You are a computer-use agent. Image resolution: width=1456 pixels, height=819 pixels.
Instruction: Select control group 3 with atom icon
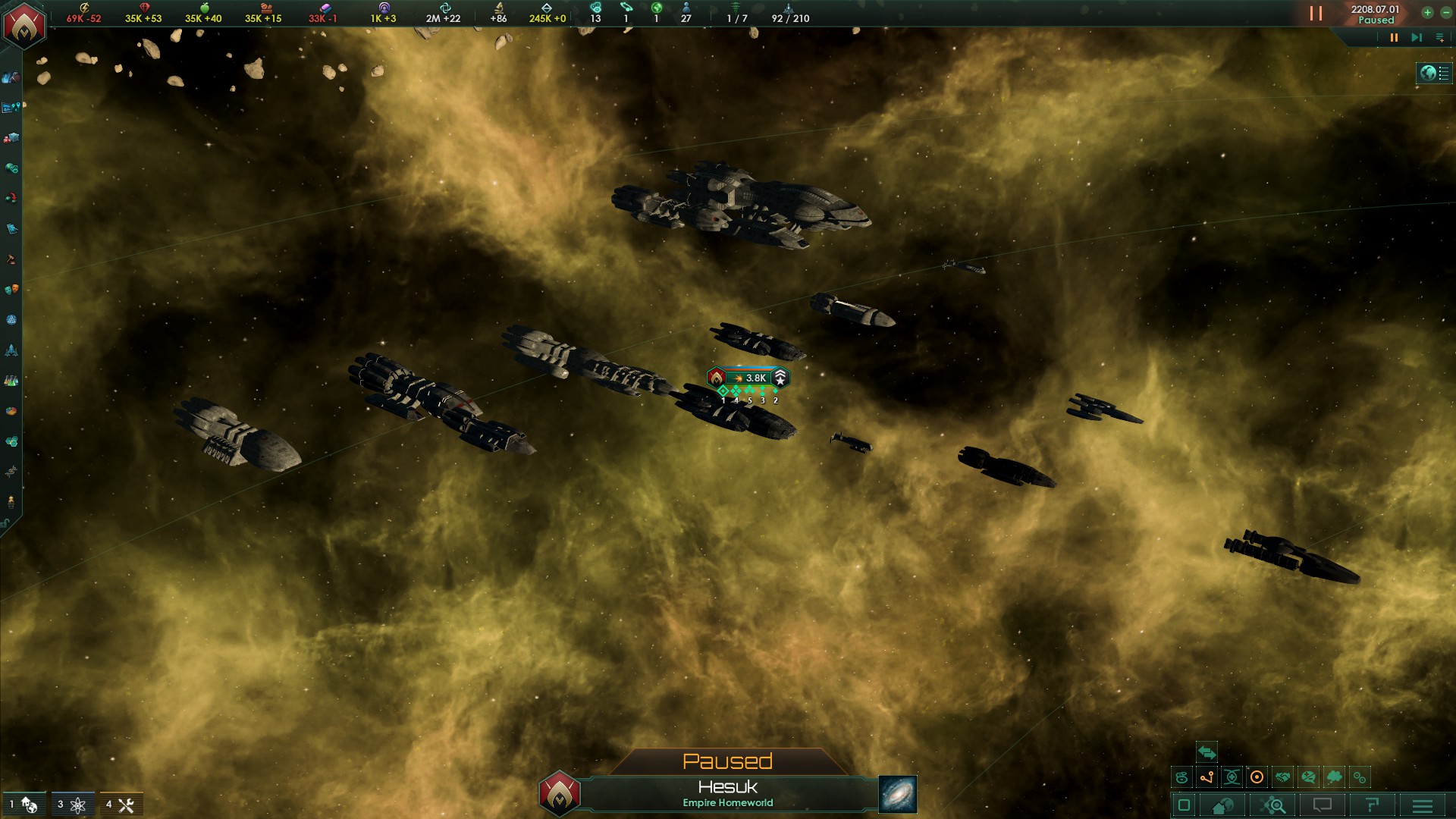pyautogui.click(x=72, y=805)
